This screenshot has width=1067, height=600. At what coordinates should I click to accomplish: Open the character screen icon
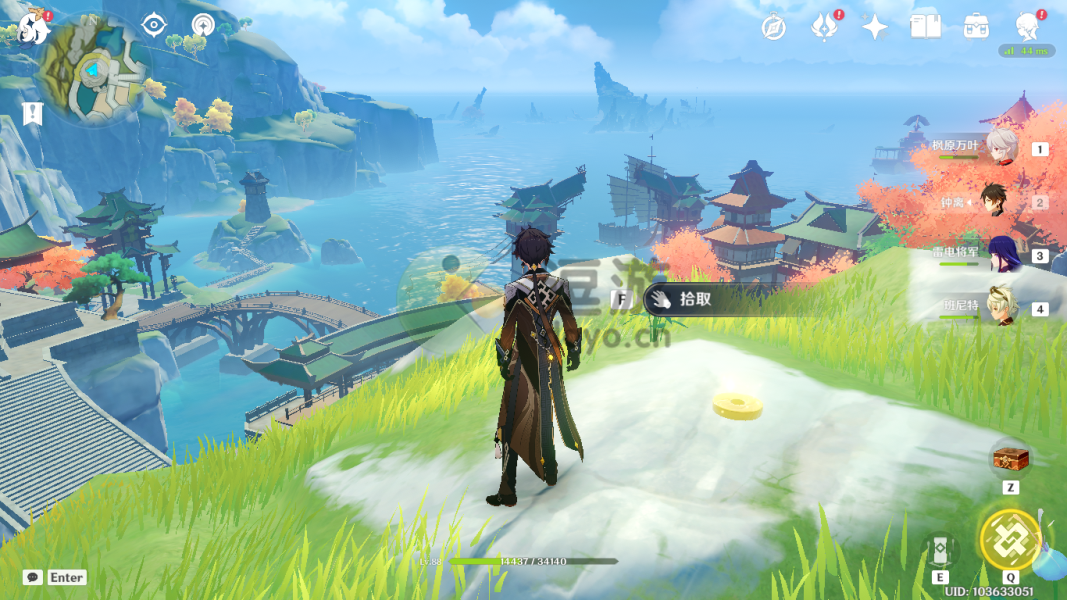coord(1027,26)
